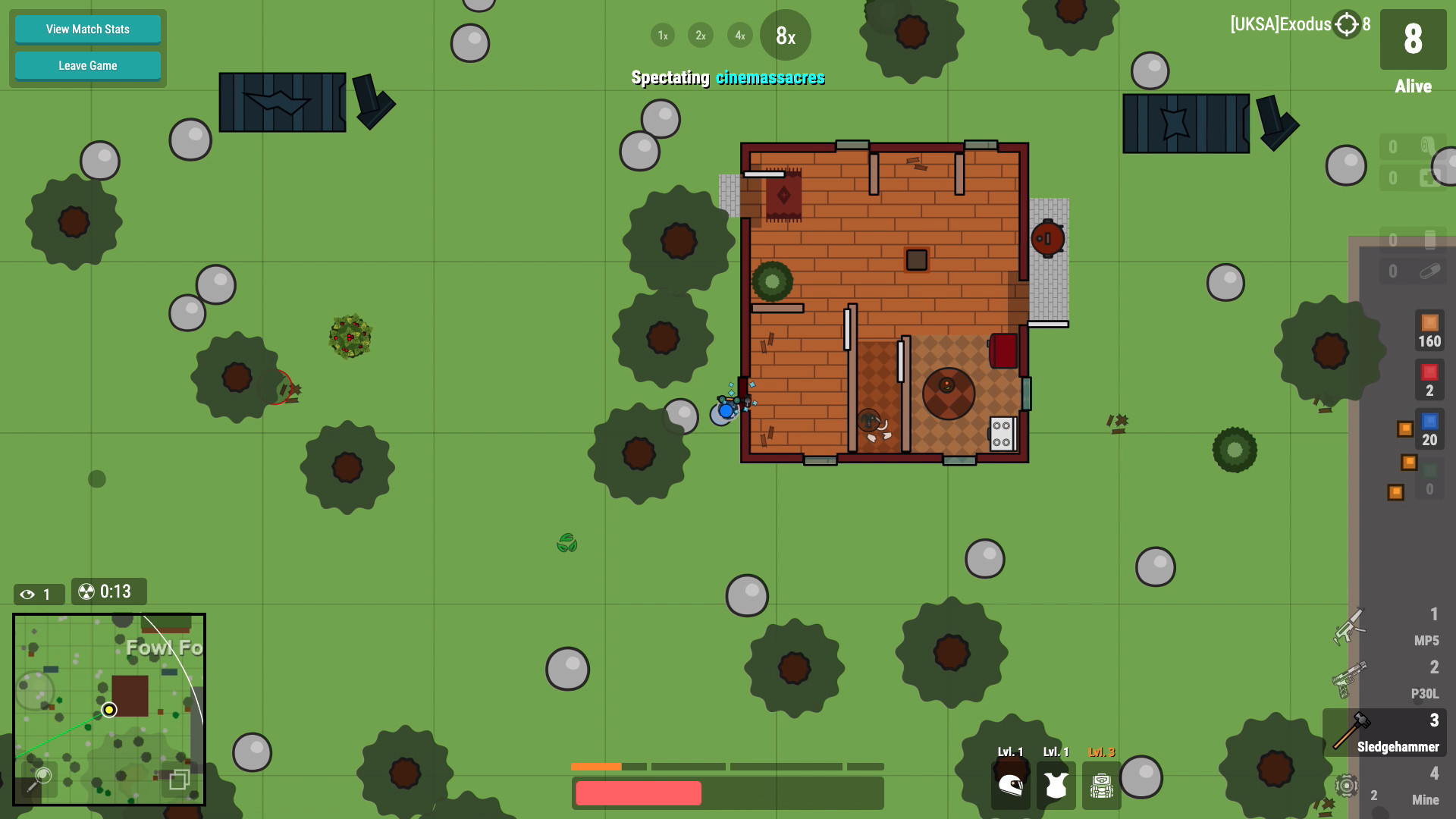Click the red 12-gauge ammo swatch
The height and width of the screenshot is (819, 1456).
pos(1431,372)
